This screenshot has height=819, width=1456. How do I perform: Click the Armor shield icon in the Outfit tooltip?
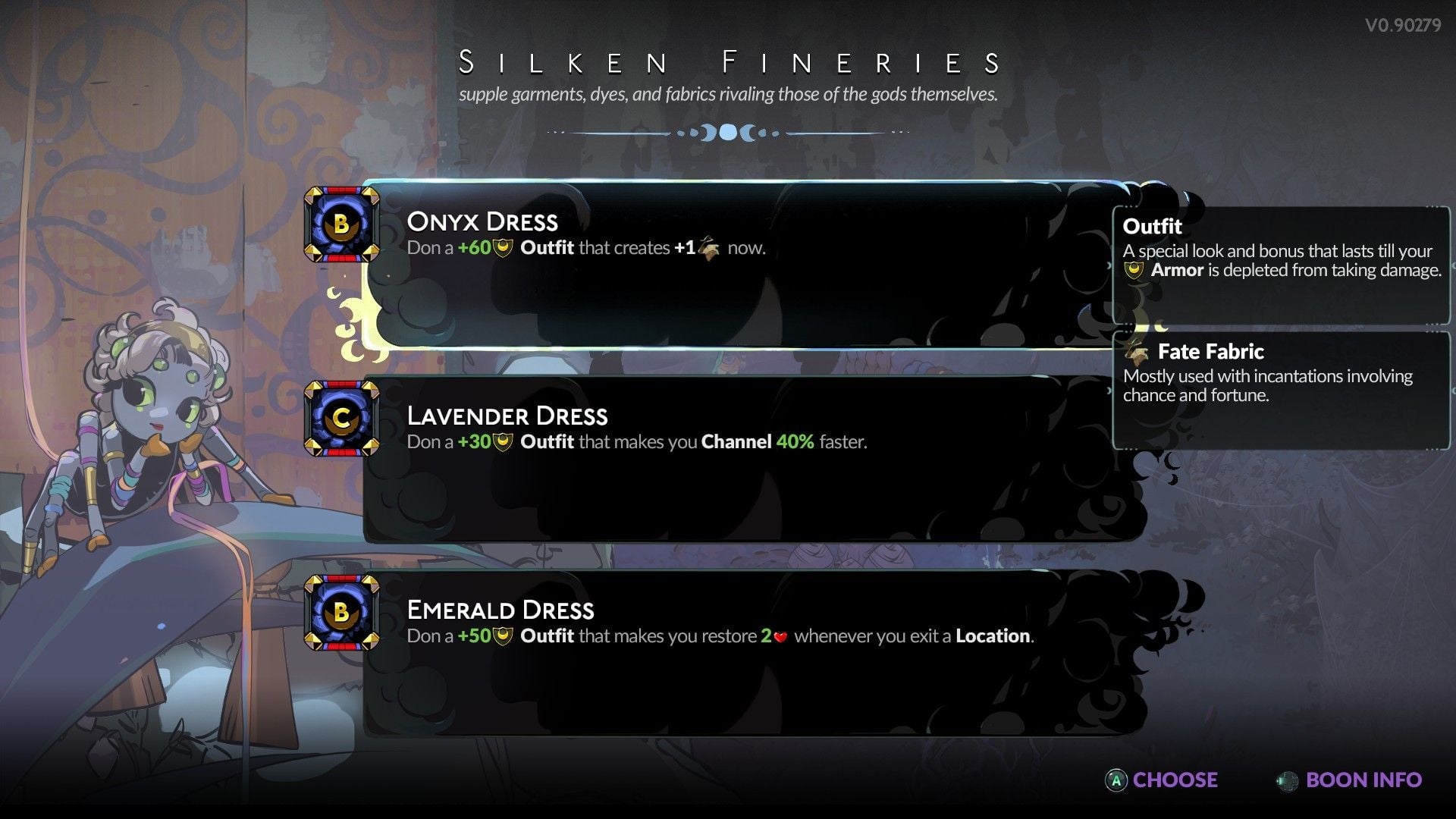[1134, 270]
